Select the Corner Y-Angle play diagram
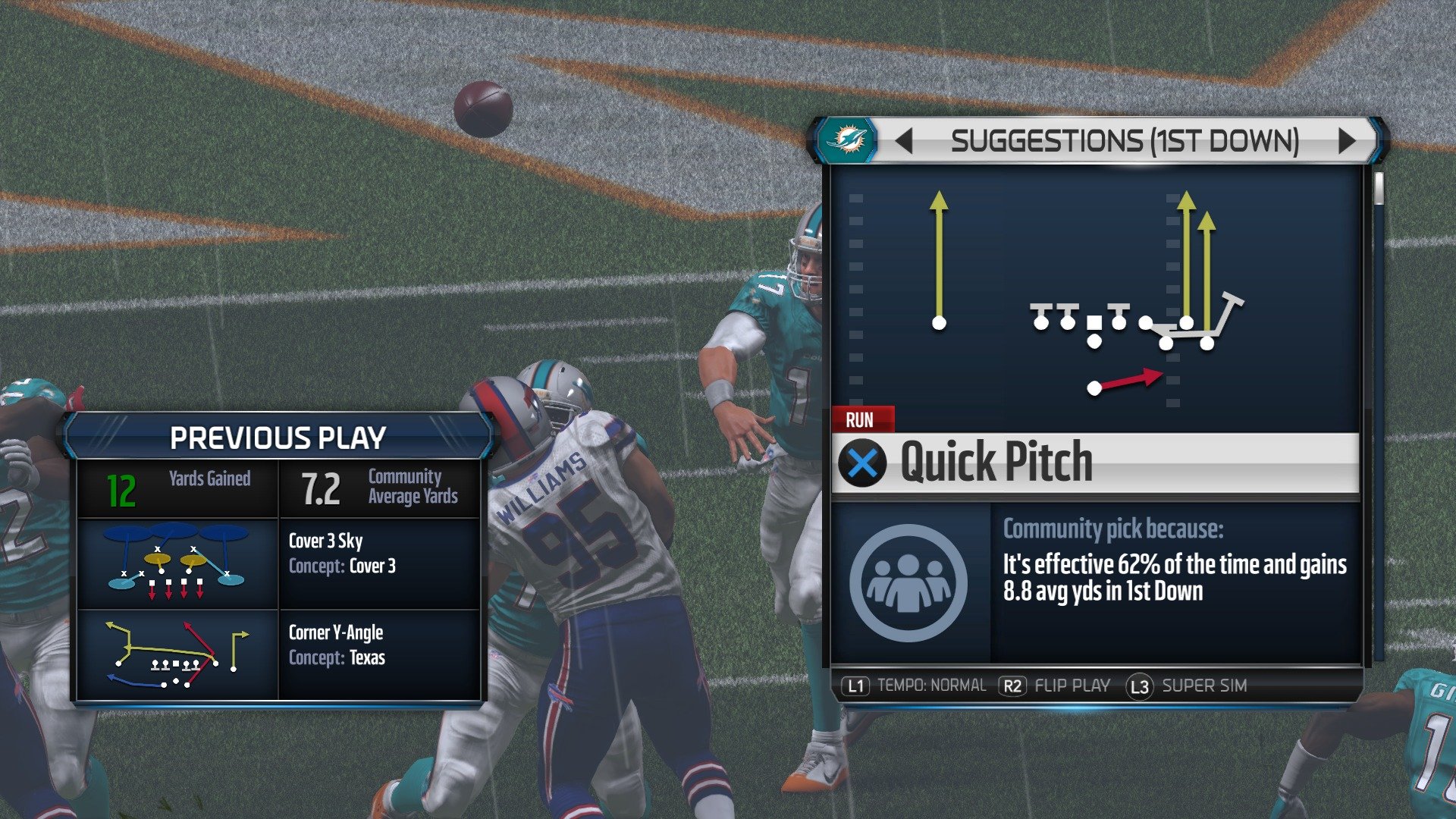 [176, 655]
